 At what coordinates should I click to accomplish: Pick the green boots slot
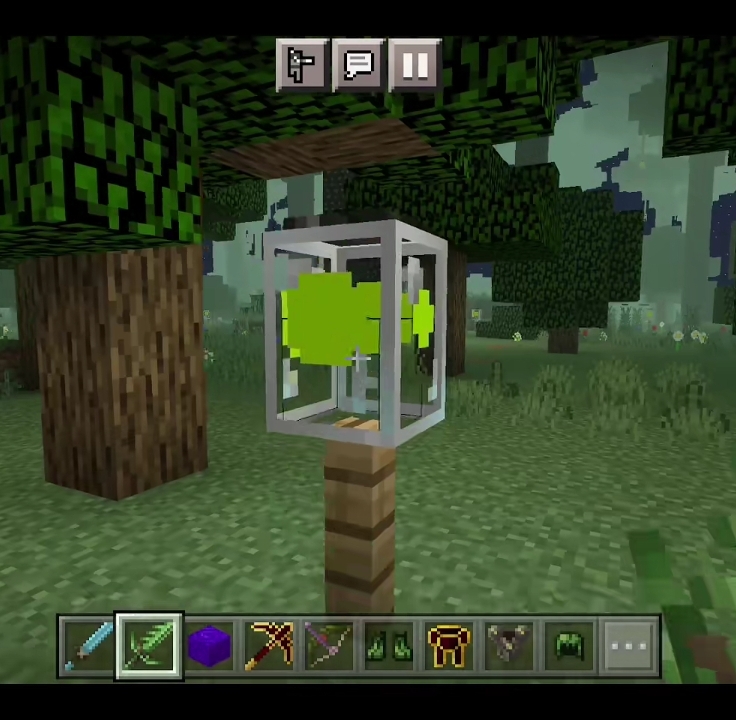pos(389,646)
